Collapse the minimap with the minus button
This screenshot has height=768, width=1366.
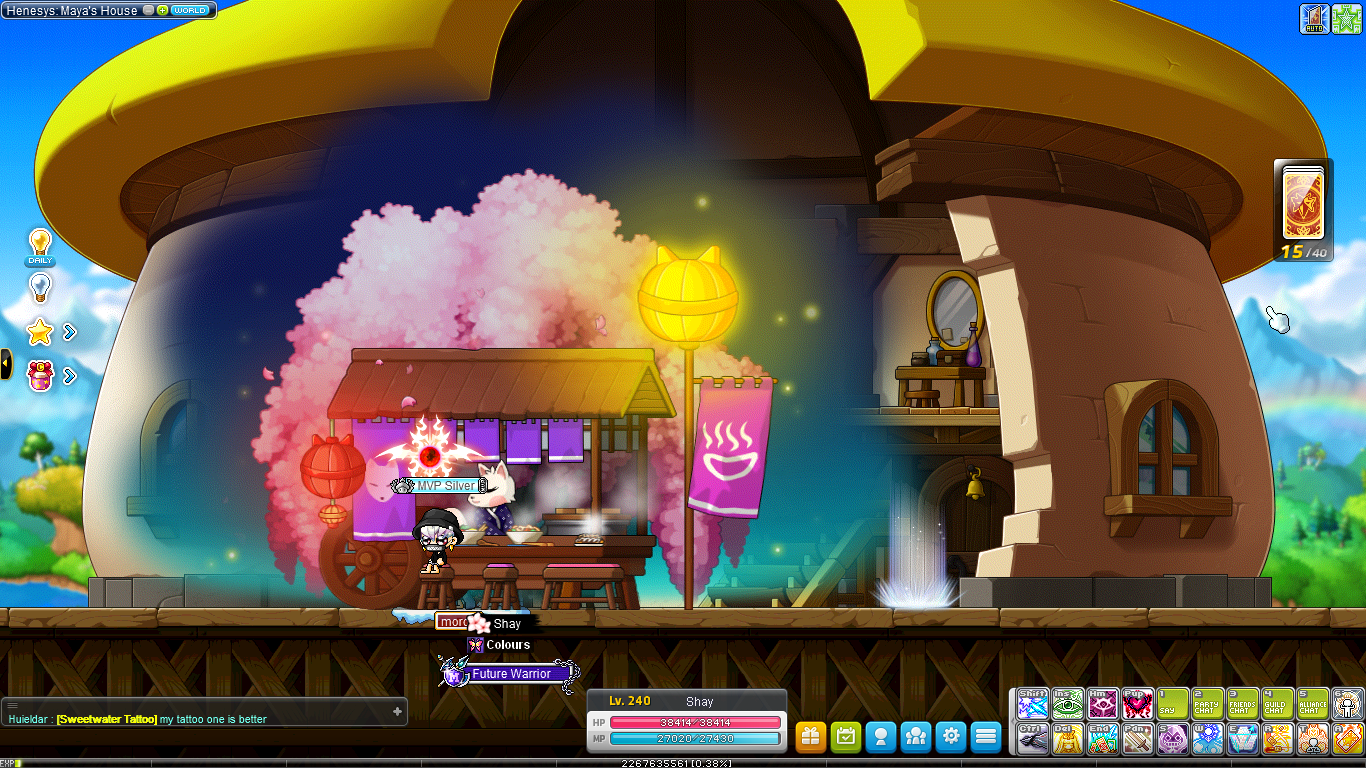(x=148, y=11)
